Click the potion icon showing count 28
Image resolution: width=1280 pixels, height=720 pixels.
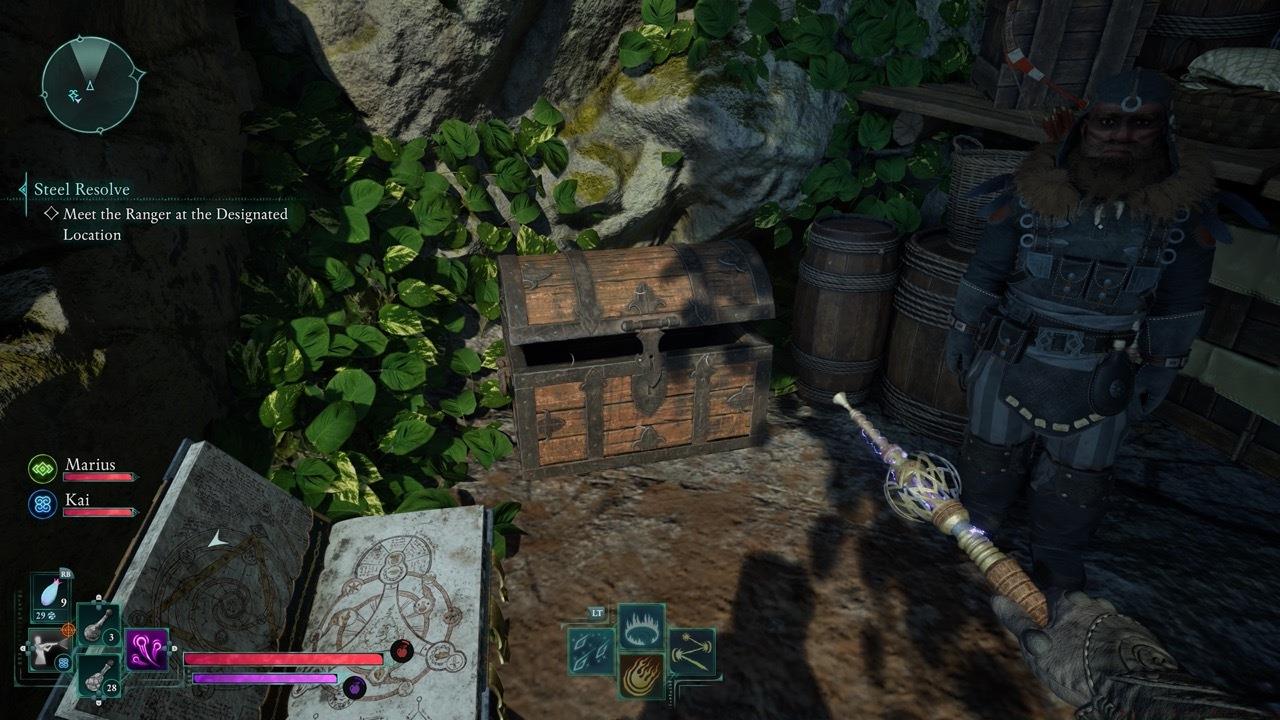(99, 676)
